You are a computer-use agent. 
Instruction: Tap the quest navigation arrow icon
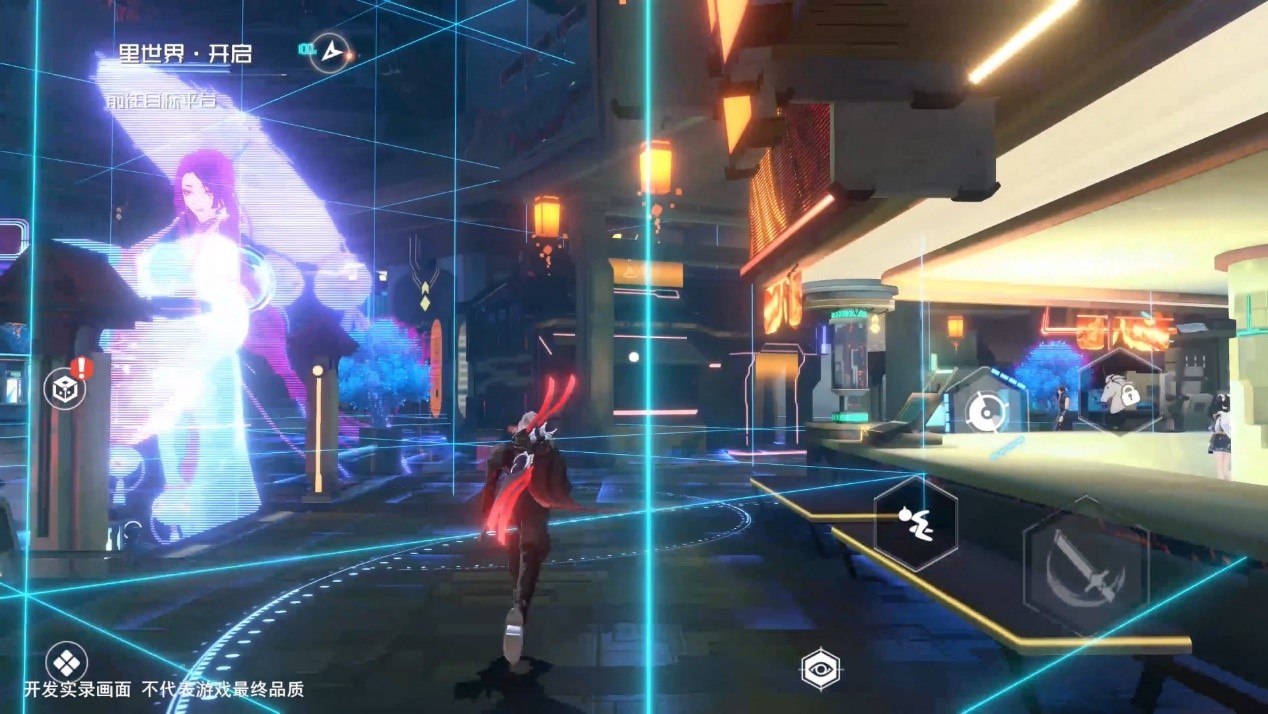[x=329, y=52]
